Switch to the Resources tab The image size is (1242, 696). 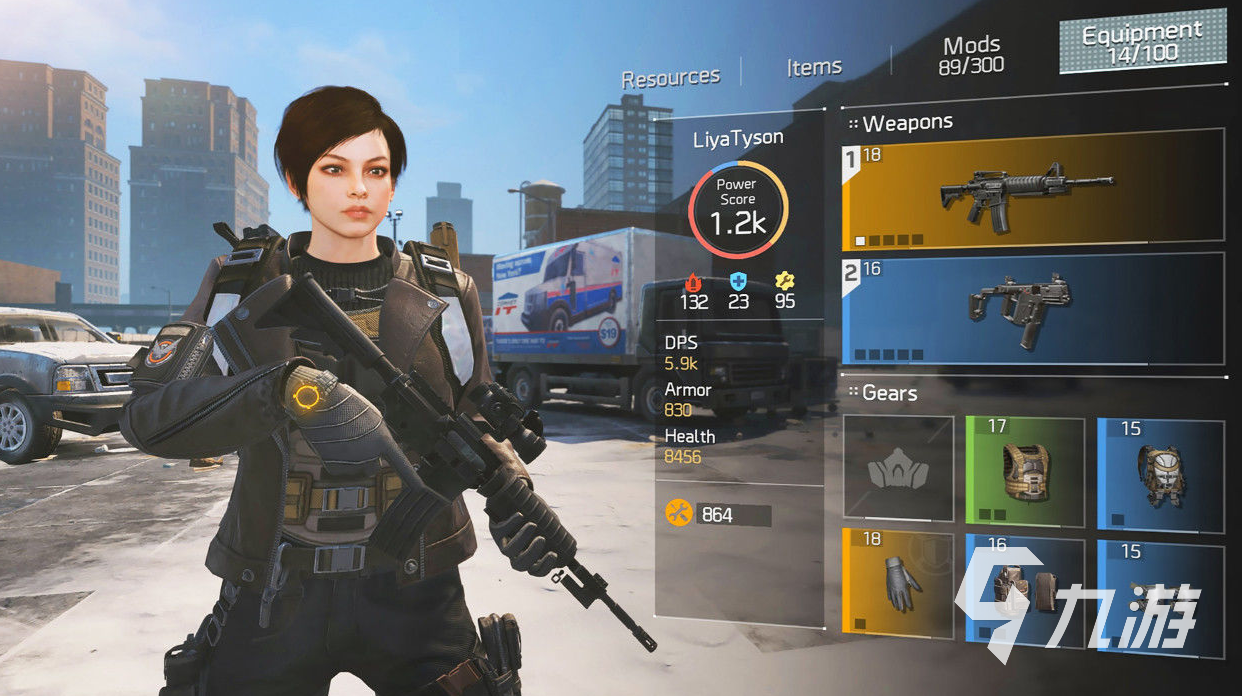coord(670,77)
